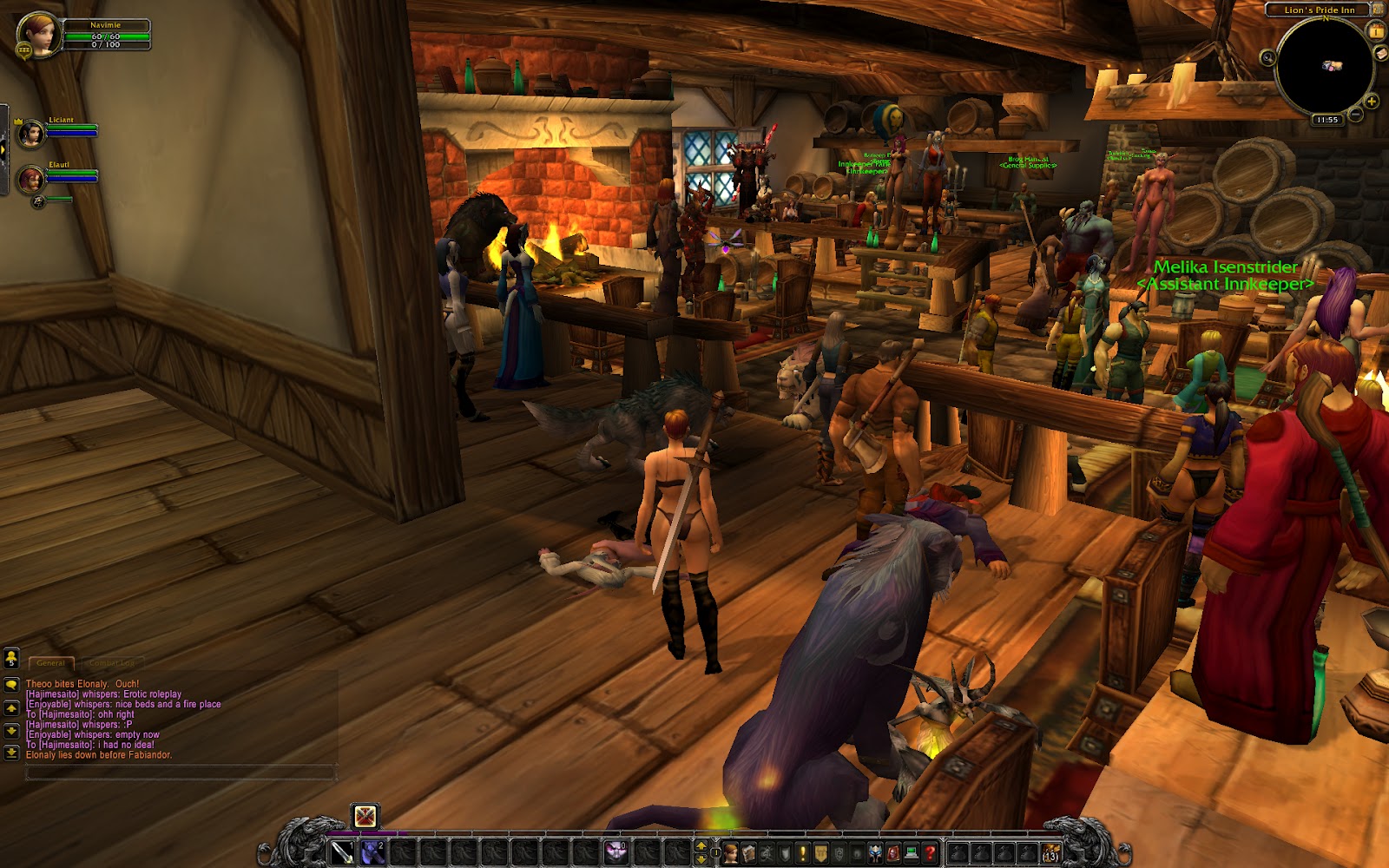
Task: Select the sword ability in action bar slot one
Action: point(341,852)
